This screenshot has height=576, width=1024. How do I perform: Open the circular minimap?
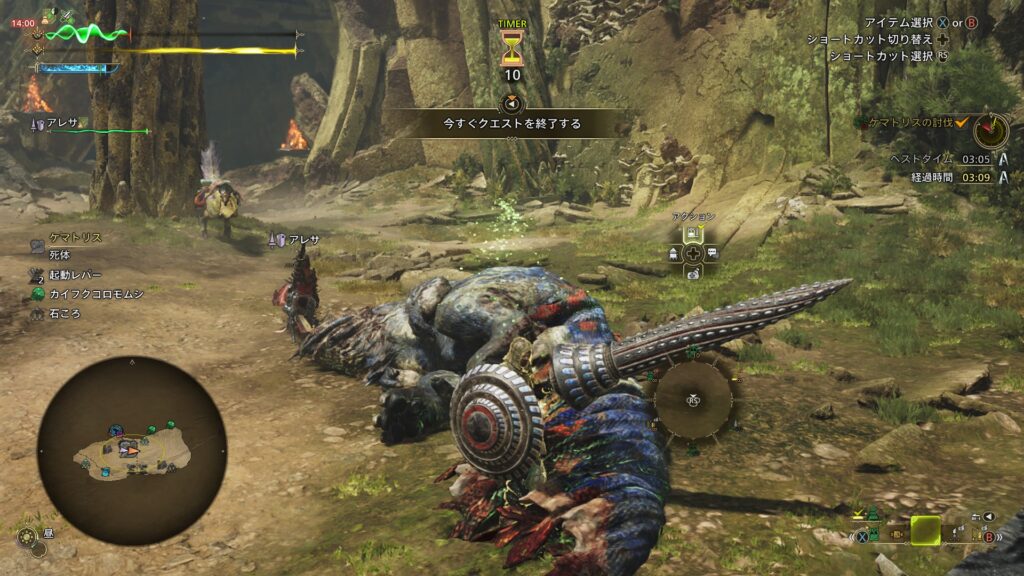(132, 450)
